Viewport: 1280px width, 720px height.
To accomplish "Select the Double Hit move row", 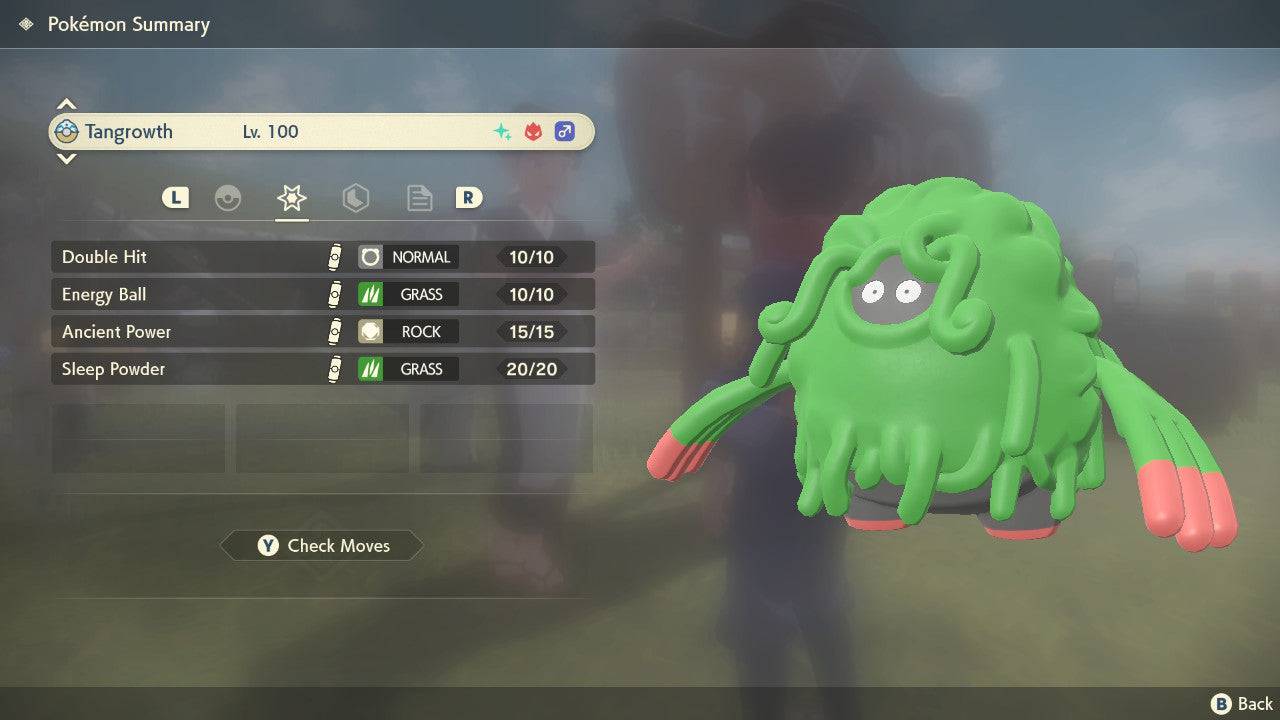I will 322,257.
